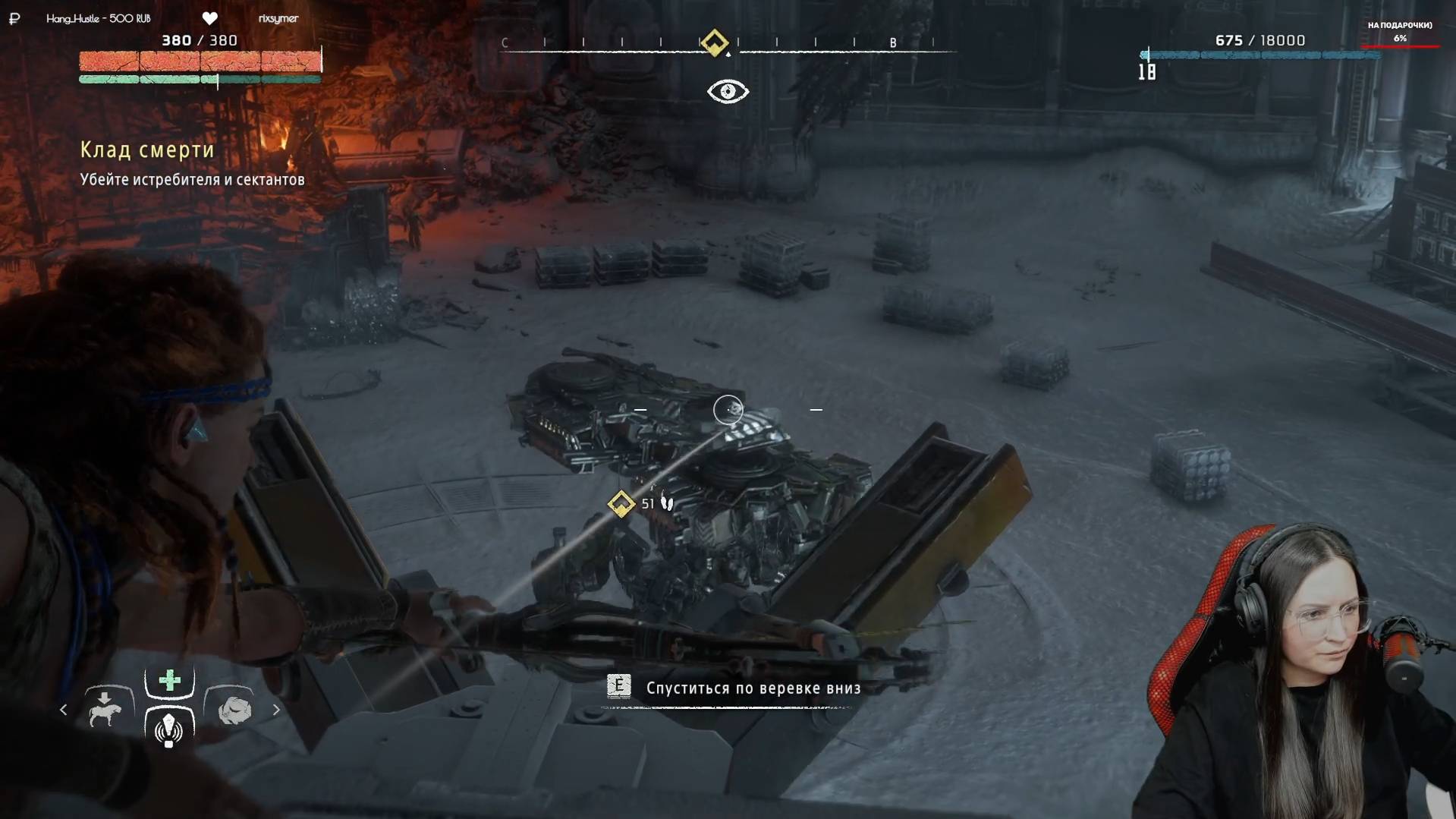Cycle tools with the right arrow
Viewport: 1456px width, 819px height.
(x=276, y=710)
